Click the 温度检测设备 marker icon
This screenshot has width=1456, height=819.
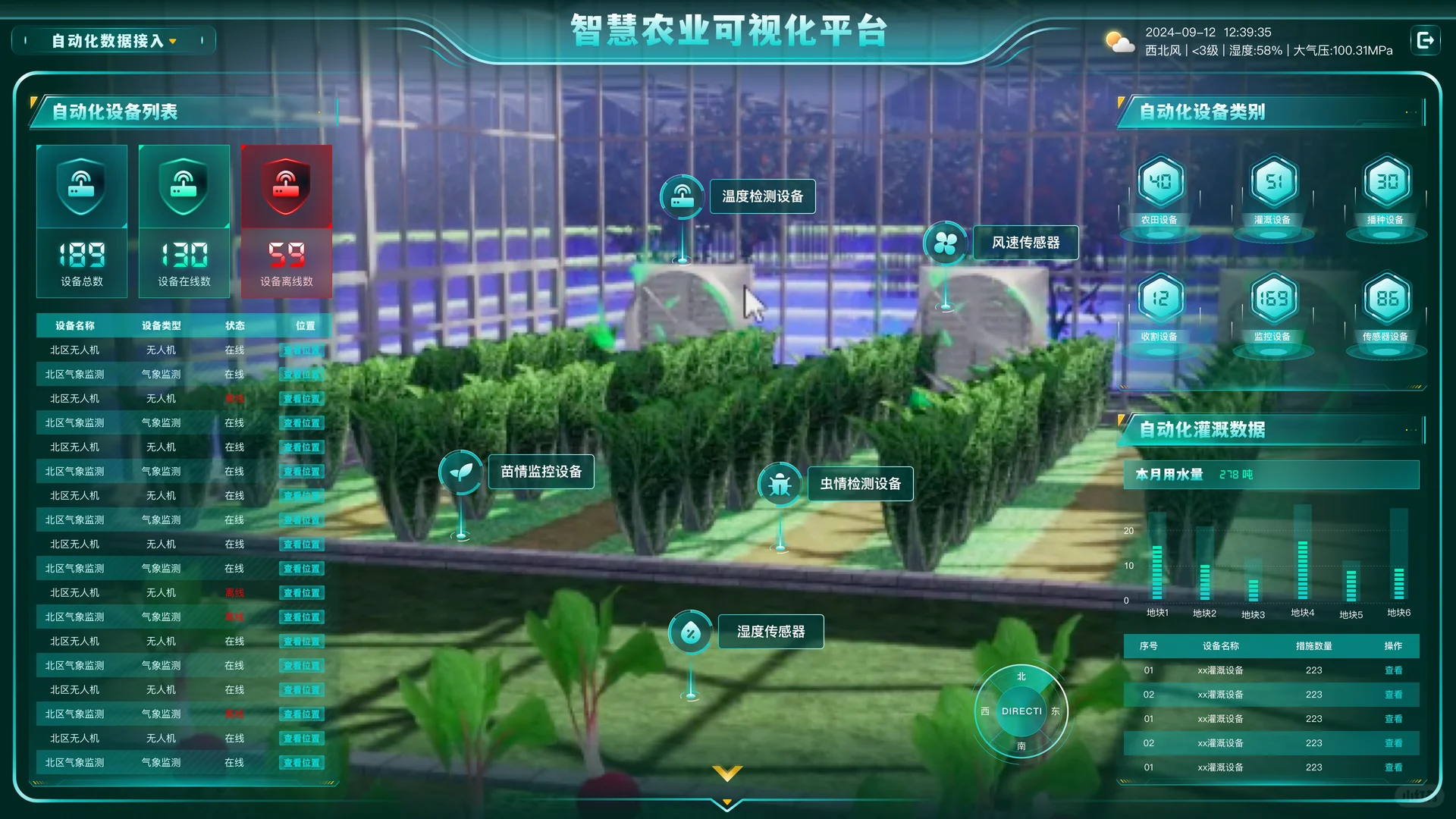tap(682, 196)
